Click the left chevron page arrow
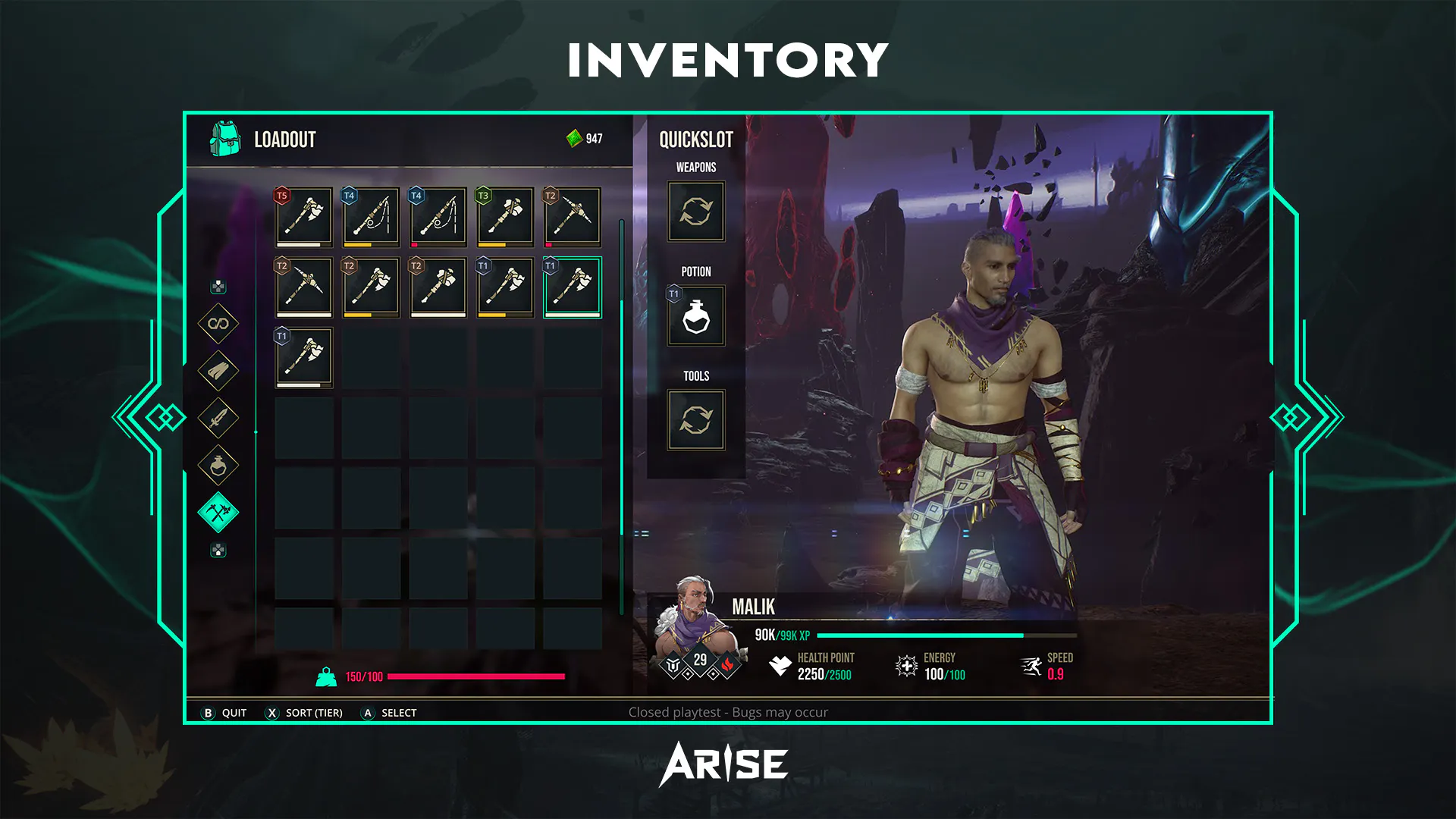Image resolution: width=1456 pixels, height=819 pixels. coord(162,416)
